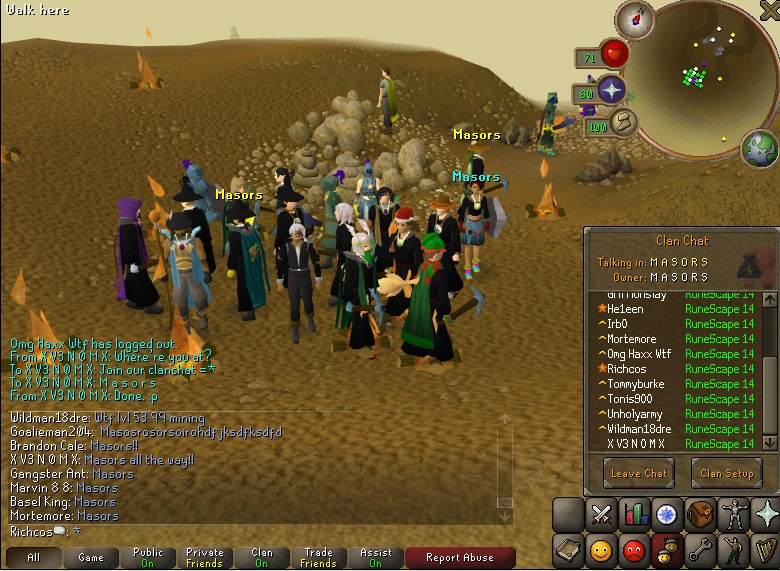
Task: Choose the Trade chat tab
Action: click(x=319, y=557)
